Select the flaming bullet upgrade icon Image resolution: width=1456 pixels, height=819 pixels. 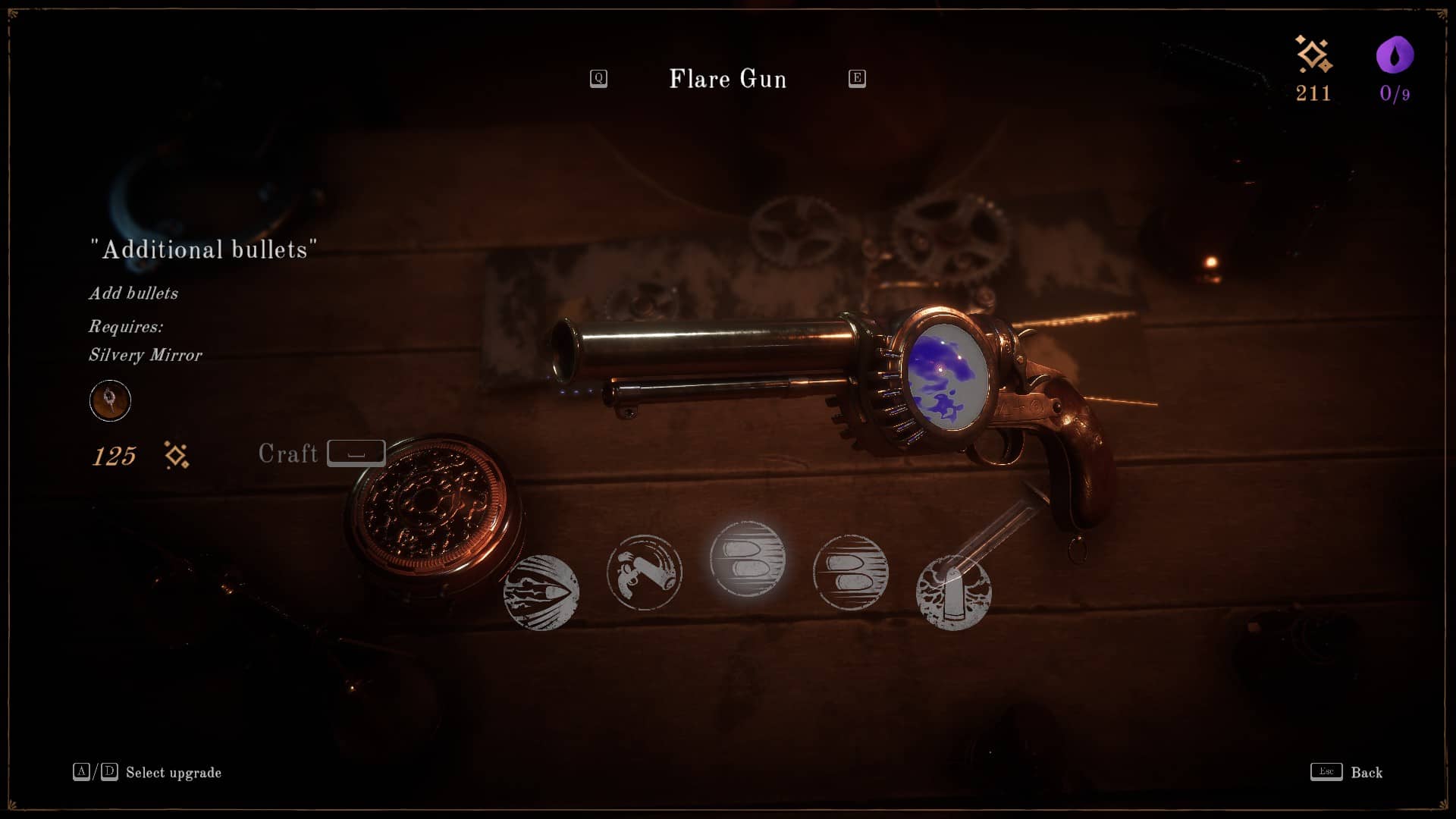tap(541, 593)
